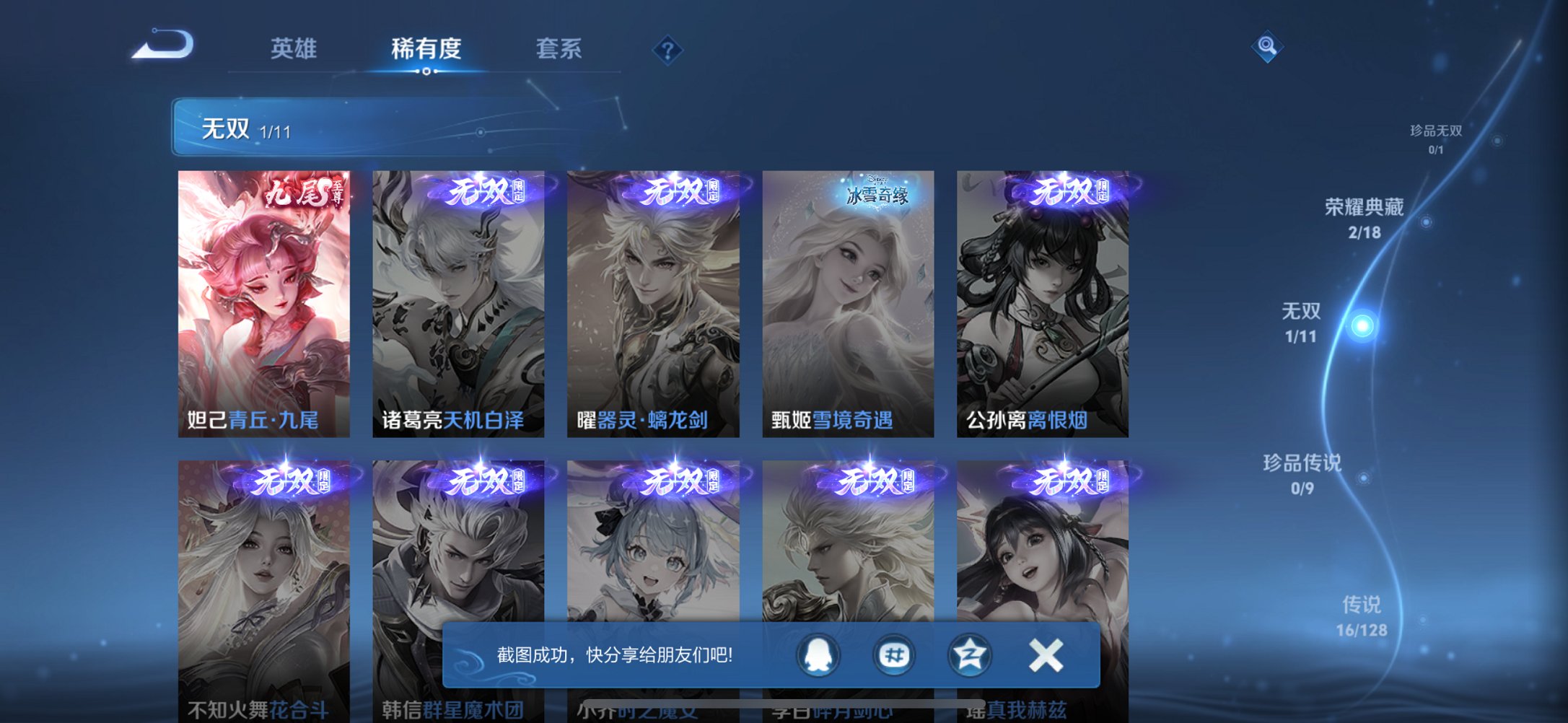Open the help question mark icon

(x=667, y=49)
